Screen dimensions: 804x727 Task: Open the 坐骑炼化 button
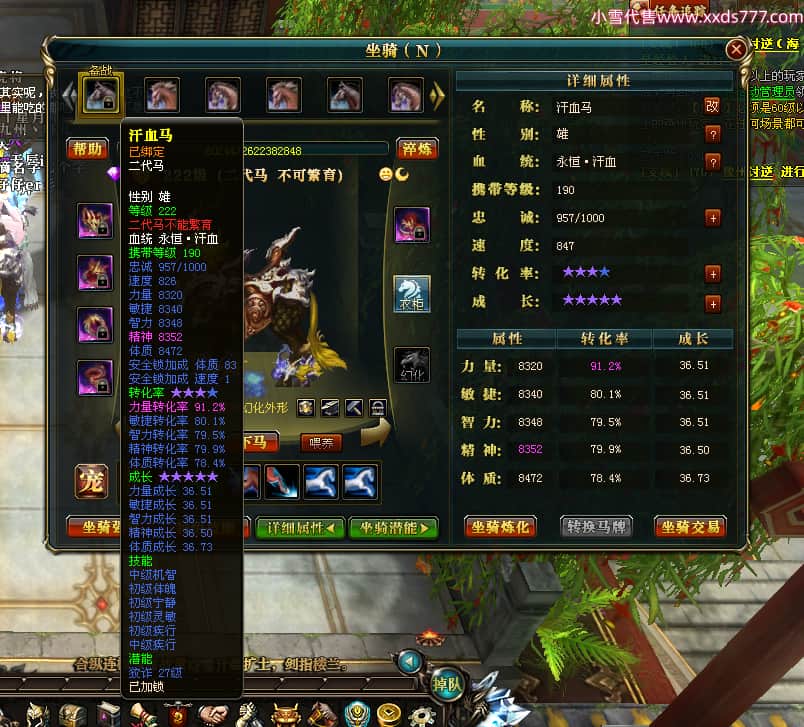(x=501, y=527)
